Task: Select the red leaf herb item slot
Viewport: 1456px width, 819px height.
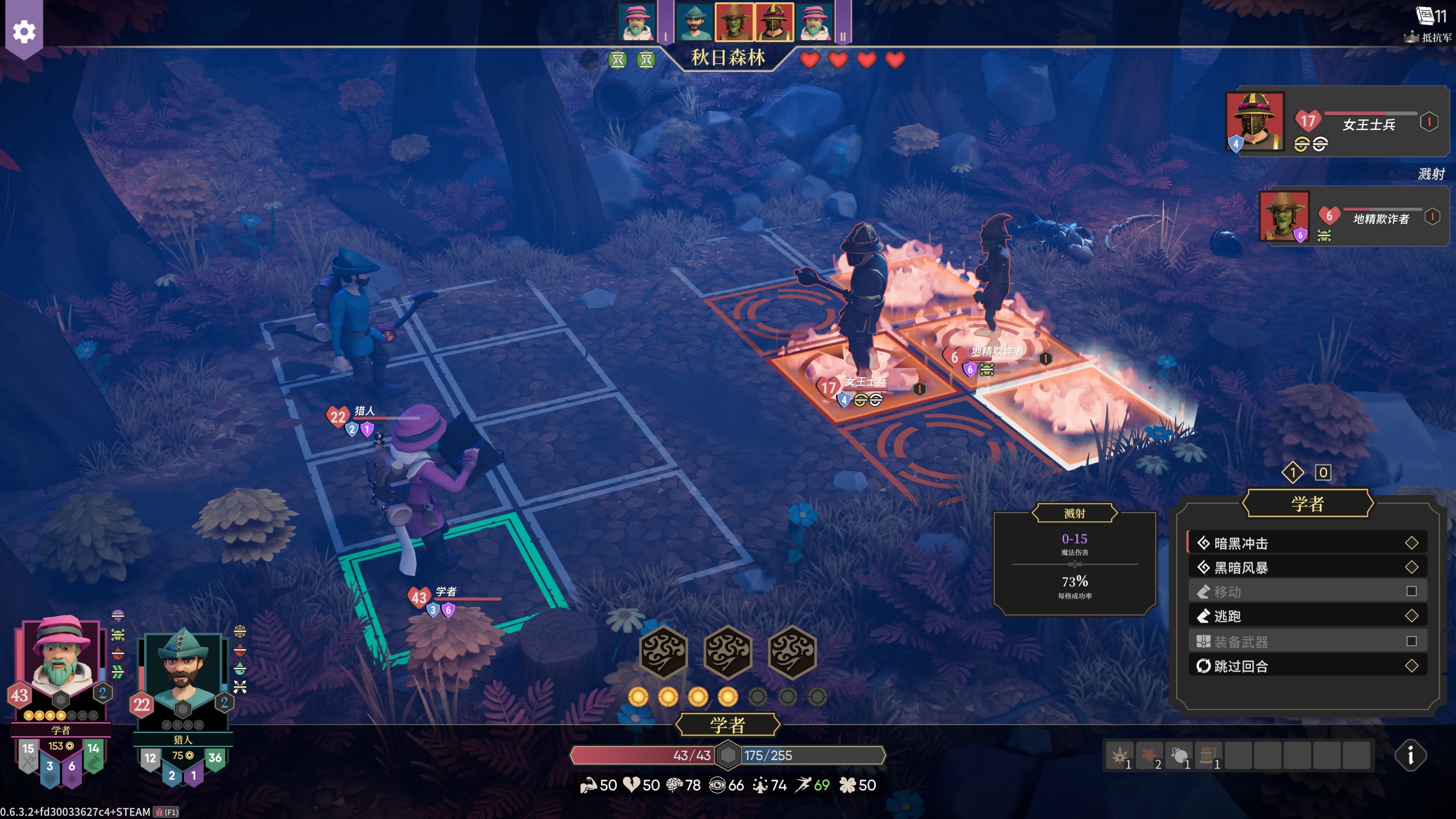Action: click(x=1150, y=755)
